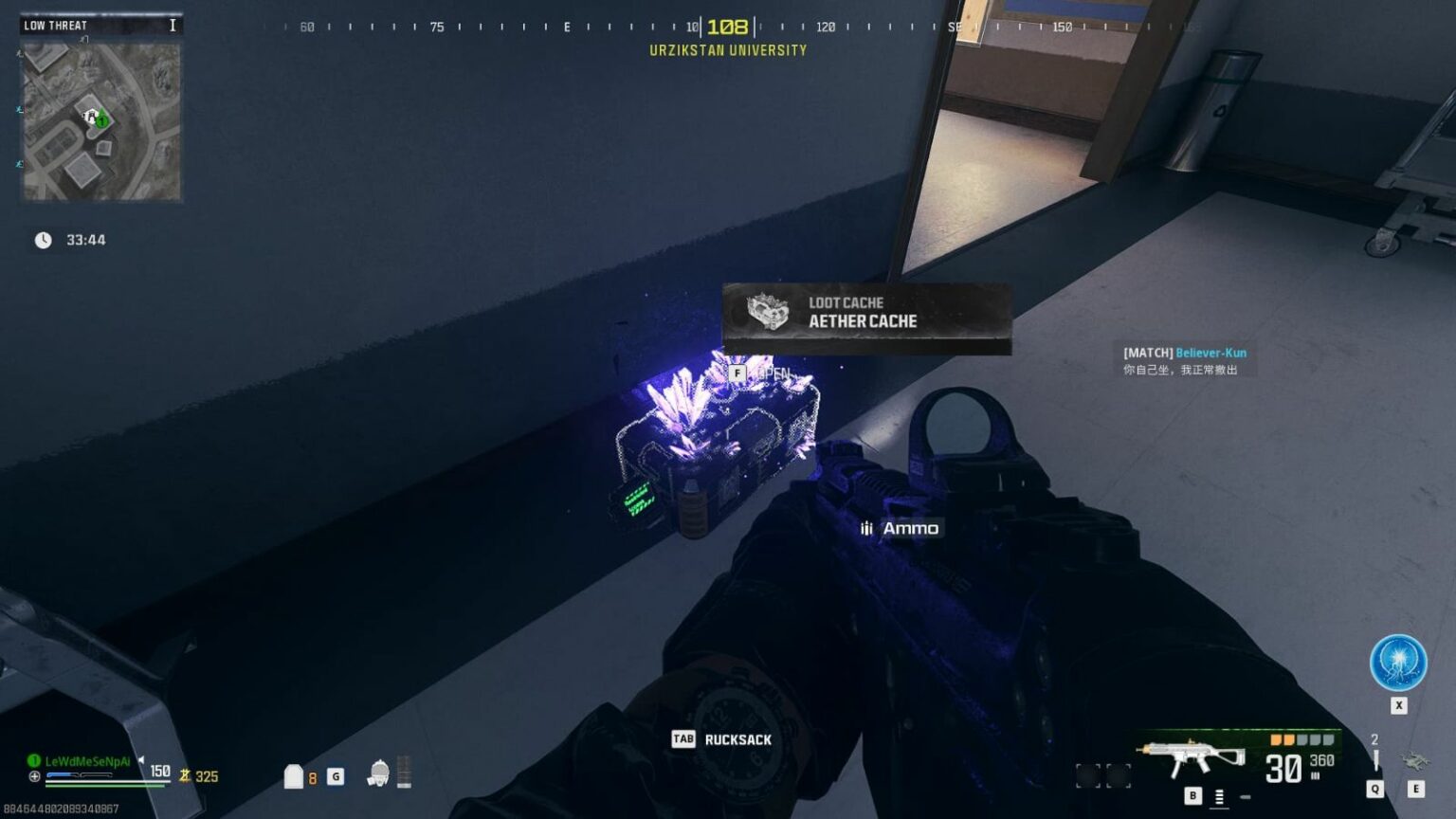Click the gas mask icon beside the G keybind
Image resolution: width=1456 pixels, height=819 pixels.
point(378,774)
